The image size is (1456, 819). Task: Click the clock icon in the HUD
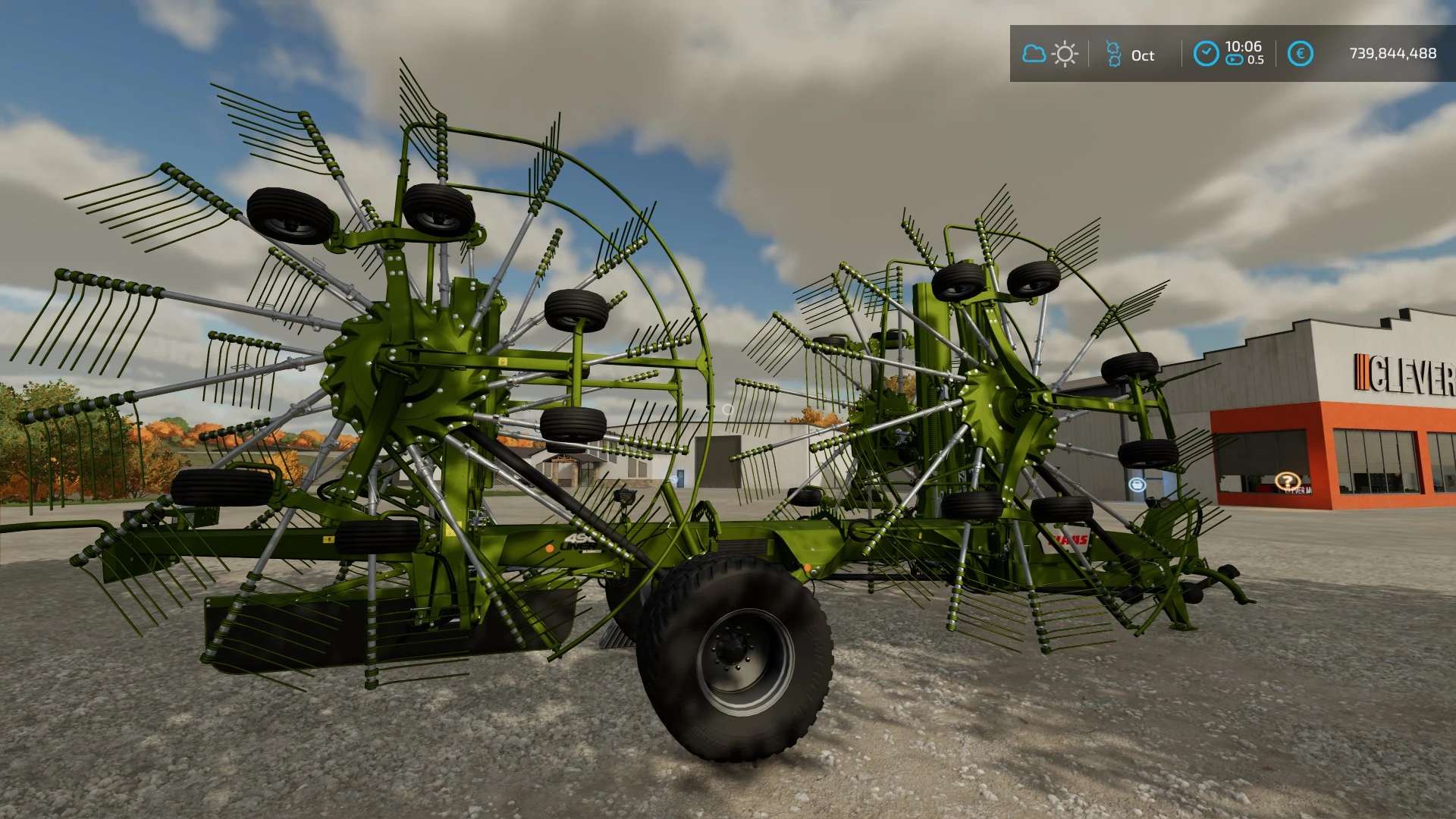[x=1206, y=54]
